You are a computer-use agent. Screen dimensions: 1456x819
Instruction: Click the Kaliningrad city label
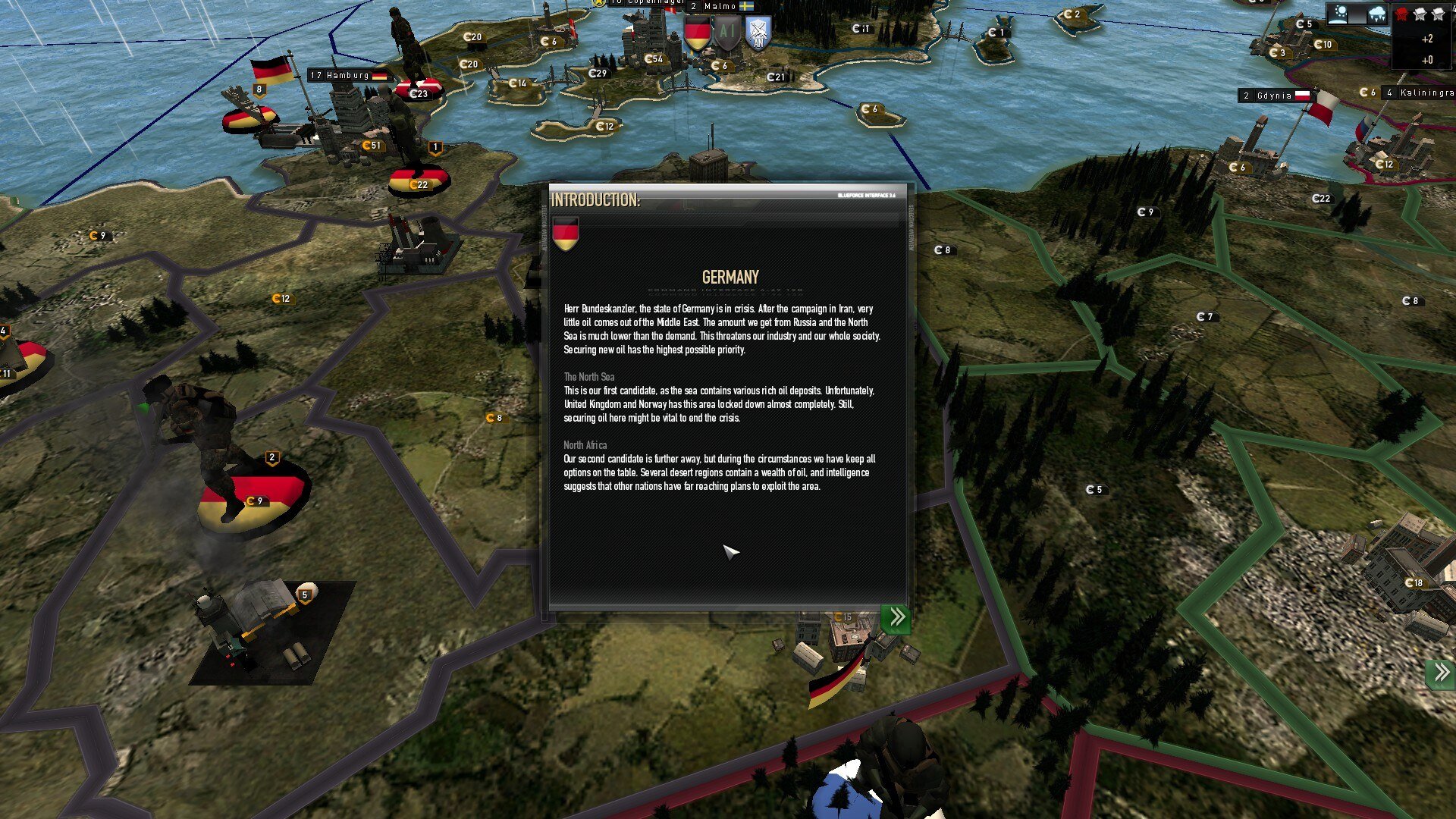[x=1418, y=93]
